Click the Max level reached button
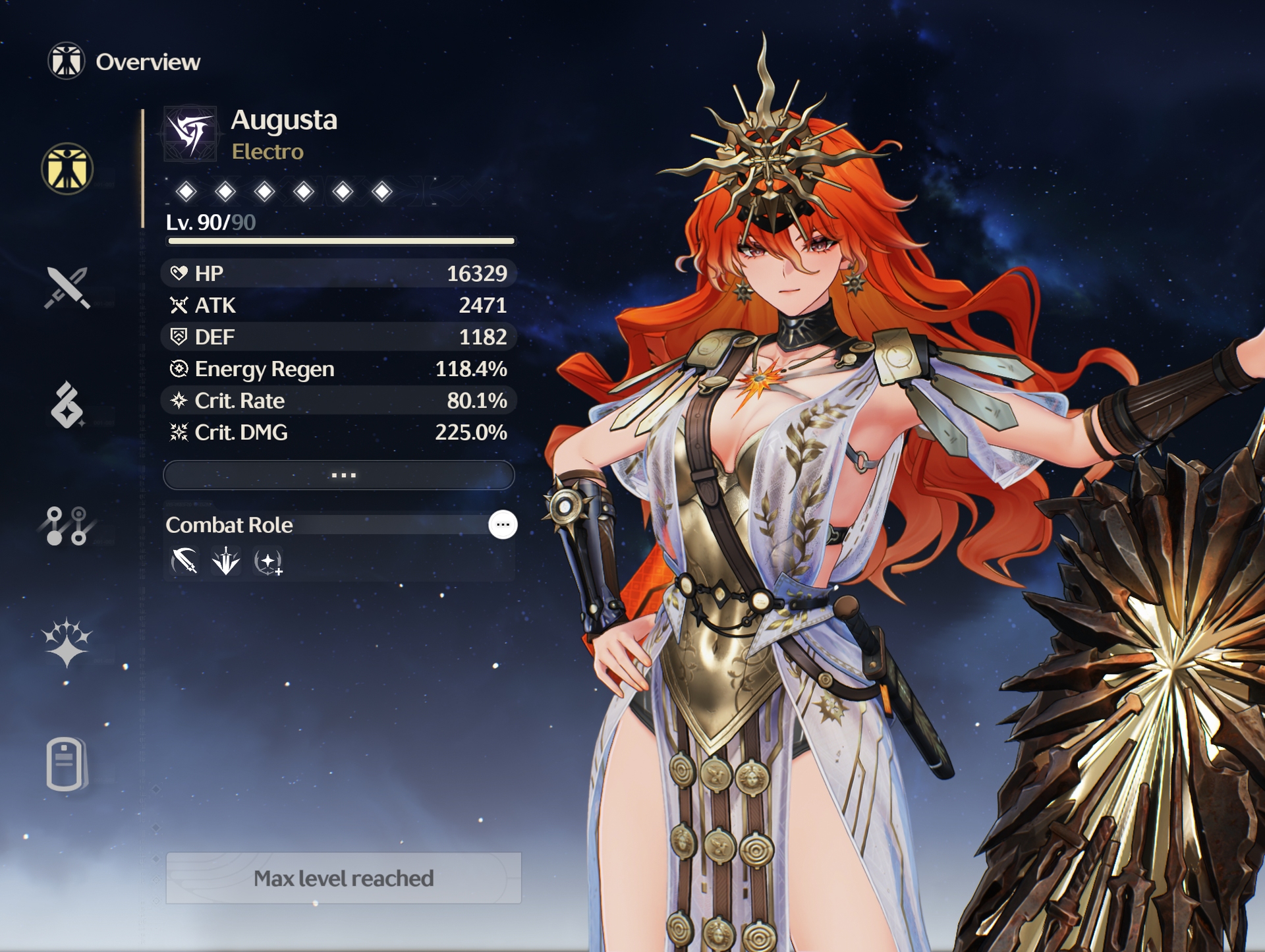The image size is (1265, 952). 343,878
